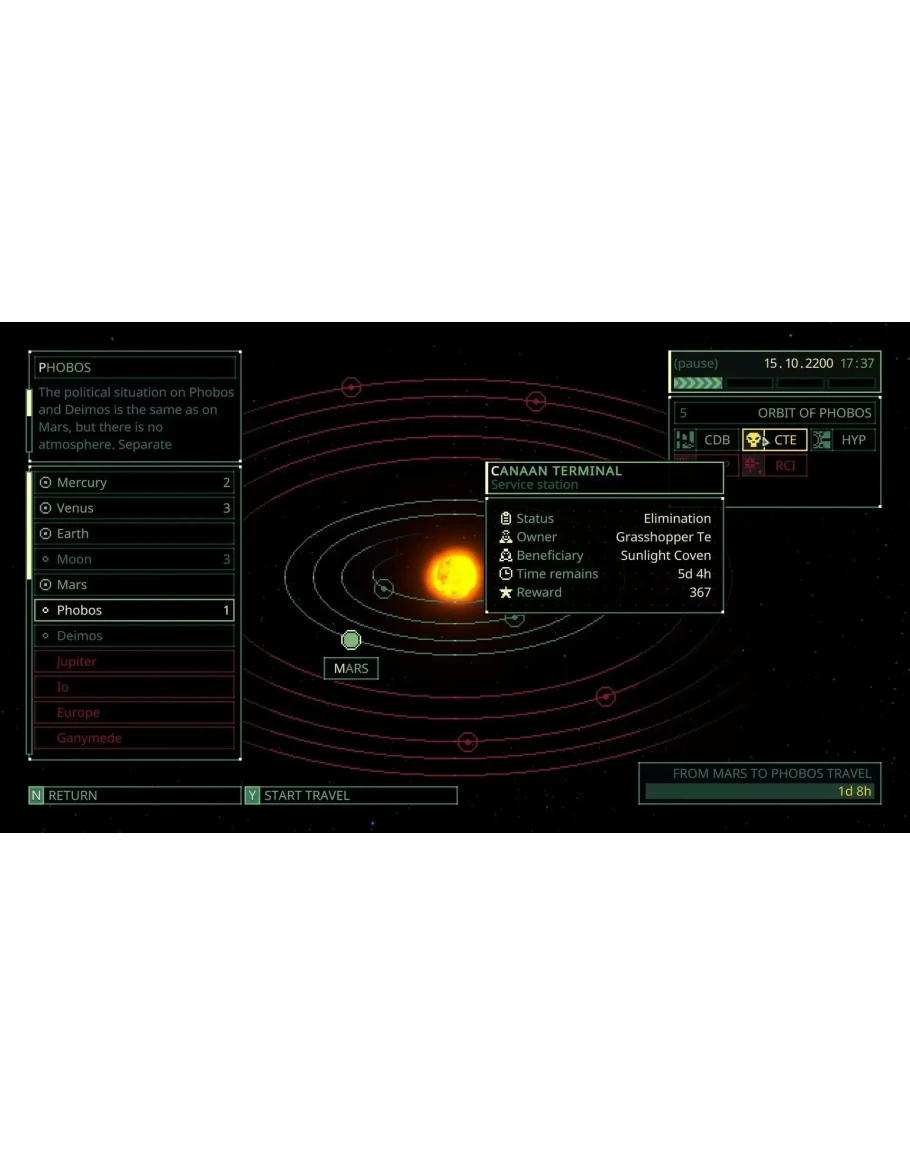Image resolution: width=910 pixels, height=1155 pixels.
Task: Open the CDB station entry
Action: pos(705,440)
